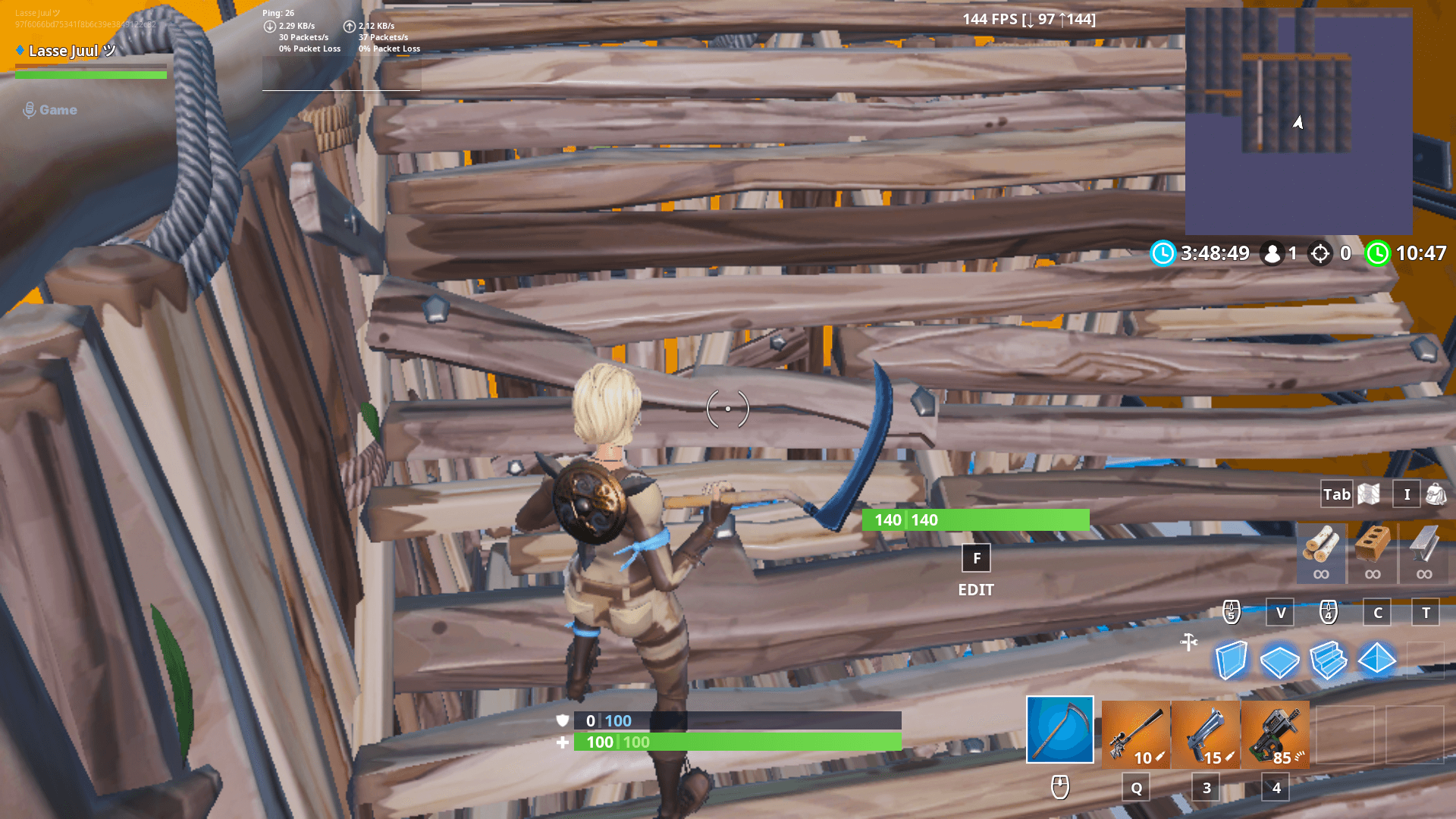1456x819 pixels.
Task: Equip the suppressed sniper rifle slot
Action: coord(1135,734)
